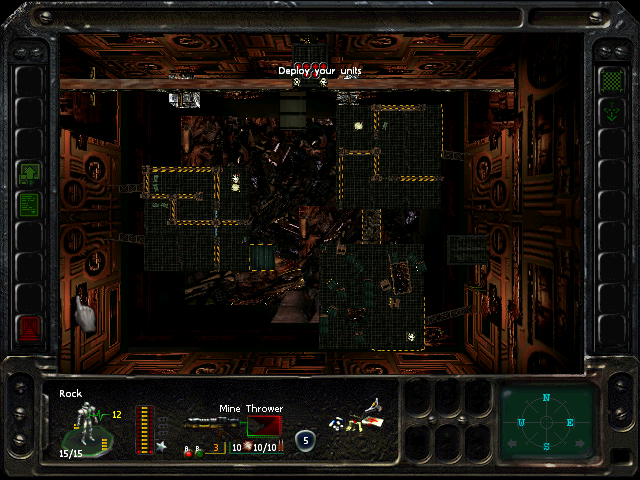Open the green document log button
This screenshot has height=480, width=640.
point(29,205)
